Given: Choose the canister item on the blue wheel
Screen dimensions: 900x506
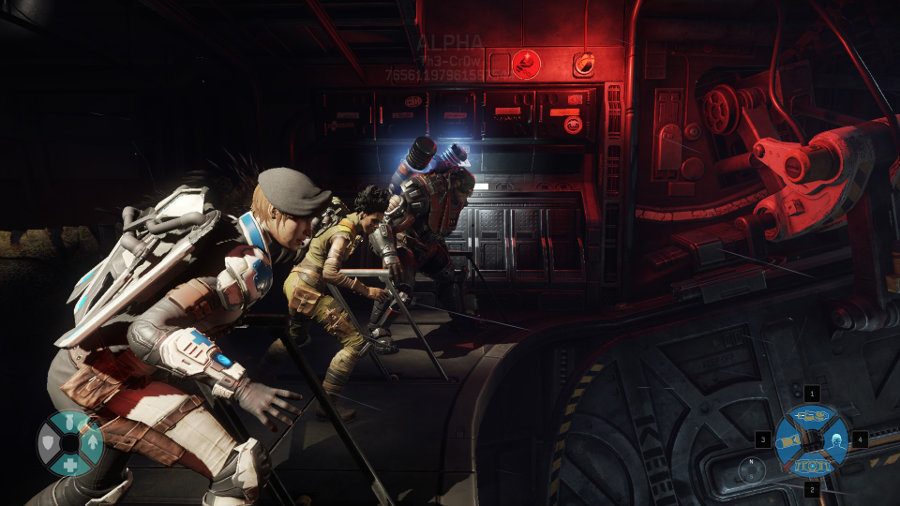Looking at the screenshot, I should coord(789,439).
